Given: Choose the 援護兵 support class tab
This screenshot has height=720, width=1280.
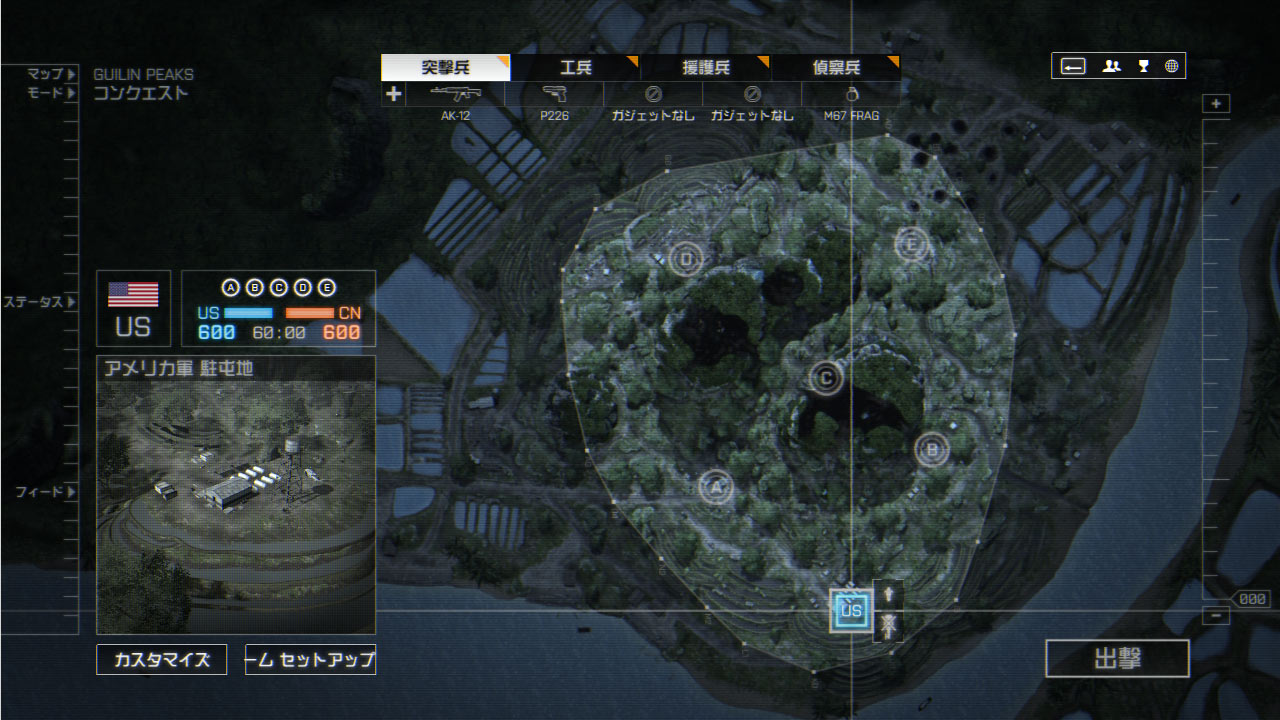Looking at the screenshot, I should (705, 68).
